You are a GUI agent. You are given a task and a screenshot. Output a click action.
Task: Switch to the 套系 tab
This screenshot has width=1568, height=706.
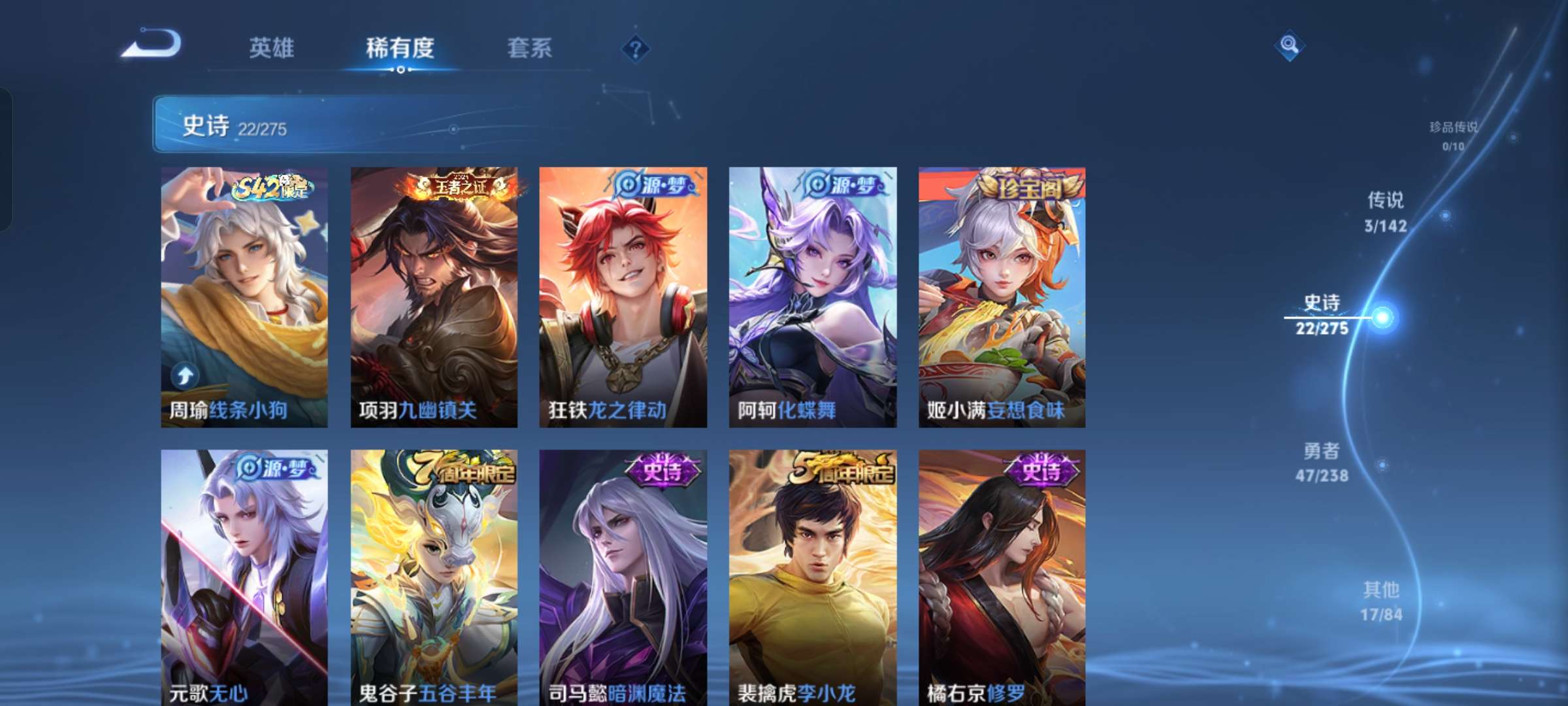tap(531, 47)
